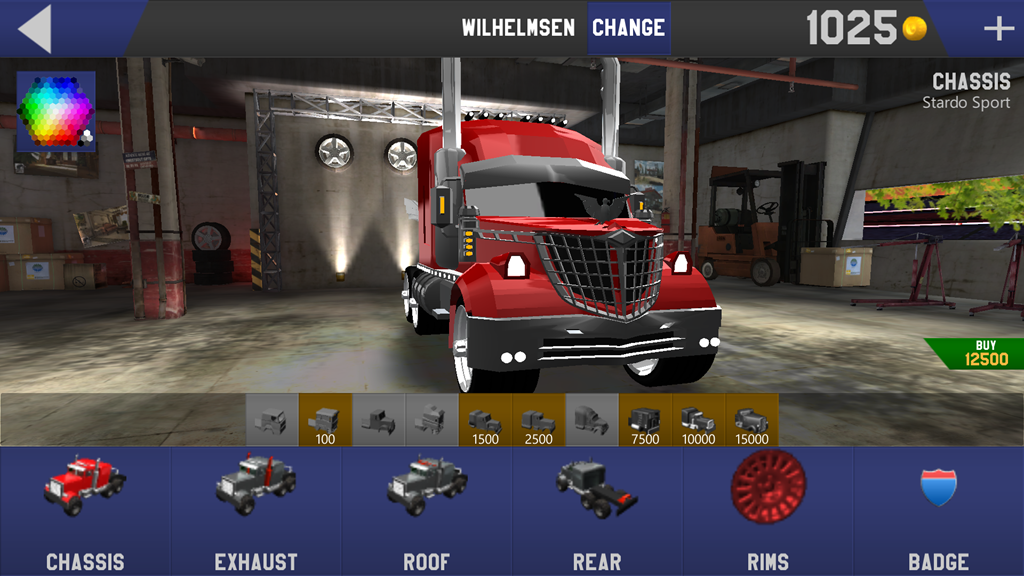Pick the chassis thumbnail priced 2500
Image resolution: width=1024 pixels, height=576 pixels.
539,420
